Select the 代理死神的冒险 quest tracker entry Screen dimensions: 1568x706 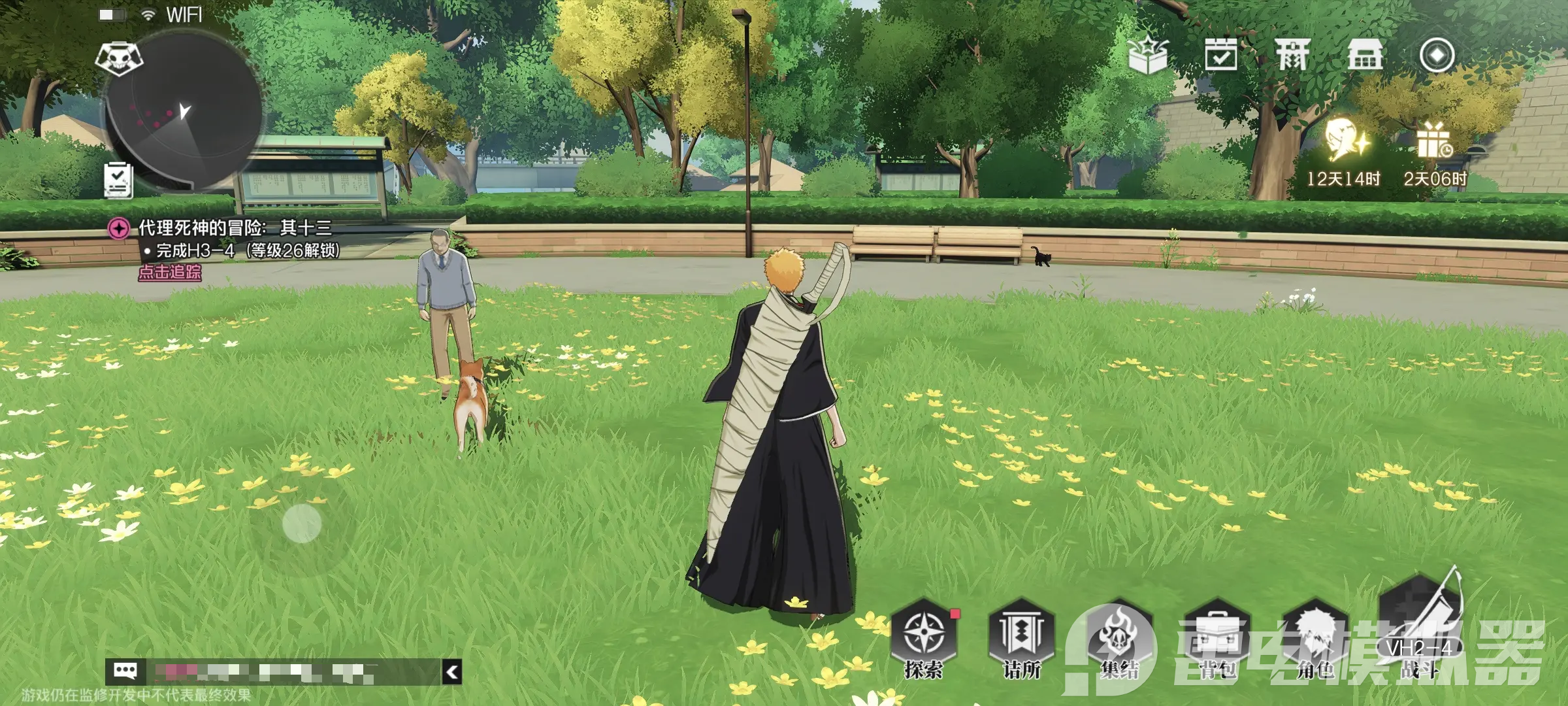(x=234, y=228)
